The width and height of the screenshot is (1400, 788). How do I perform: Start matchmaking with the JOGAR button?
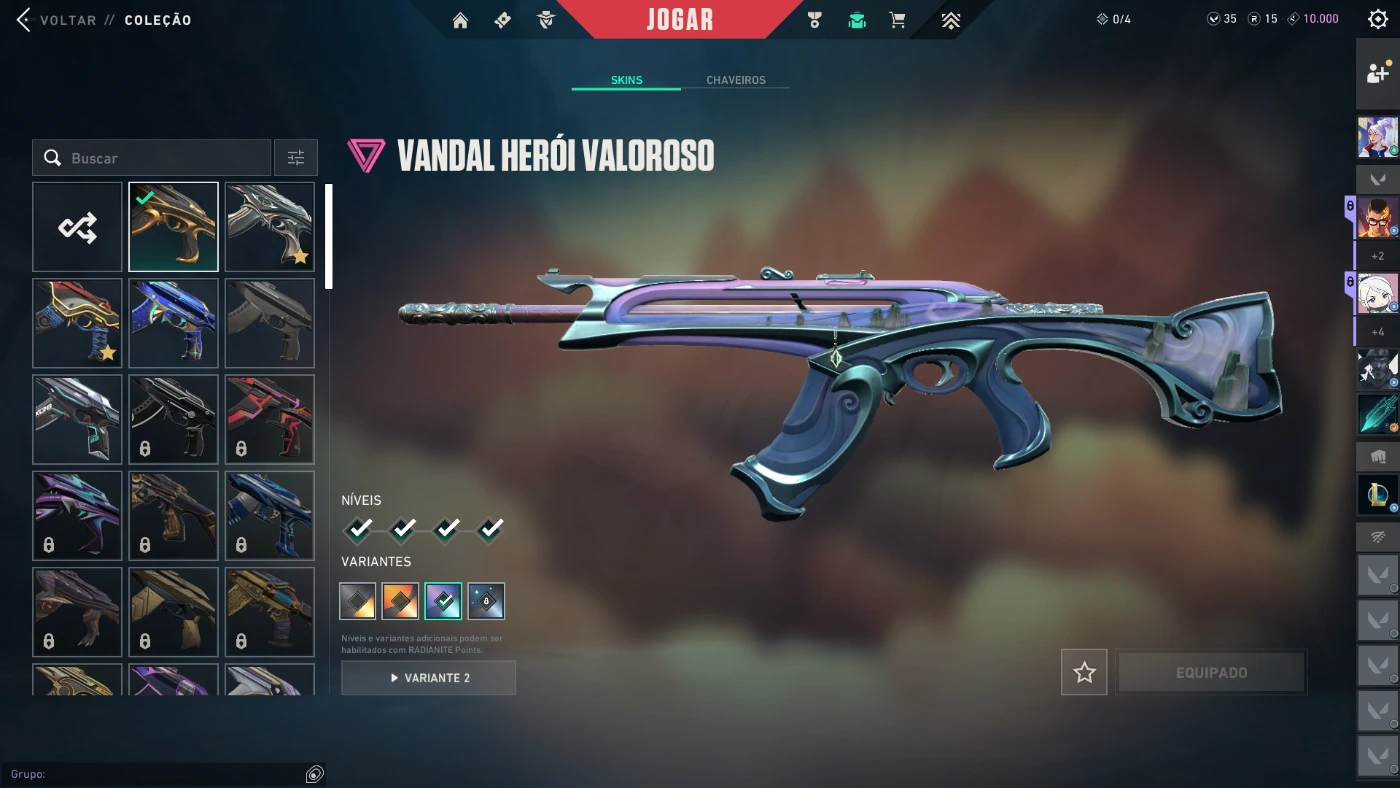[680, 19]
